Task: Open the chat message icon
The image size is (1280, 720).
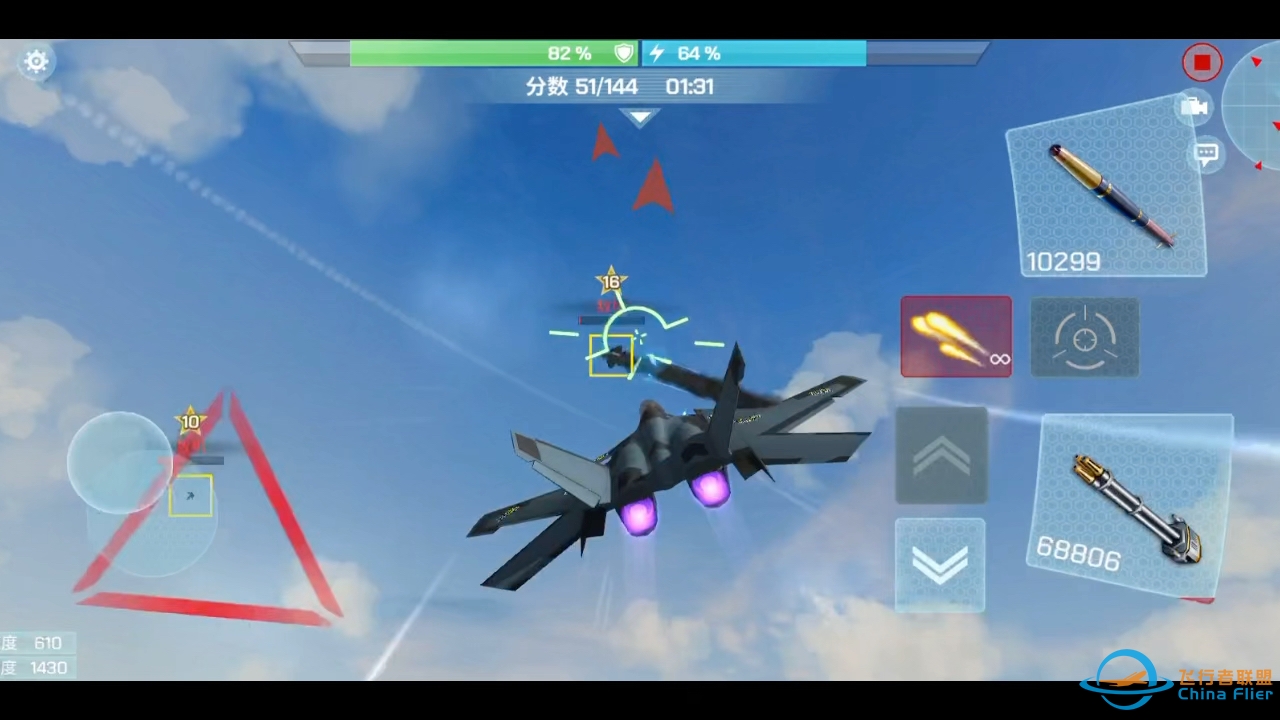Action: pyautogui.click(x=1205, y=152)
